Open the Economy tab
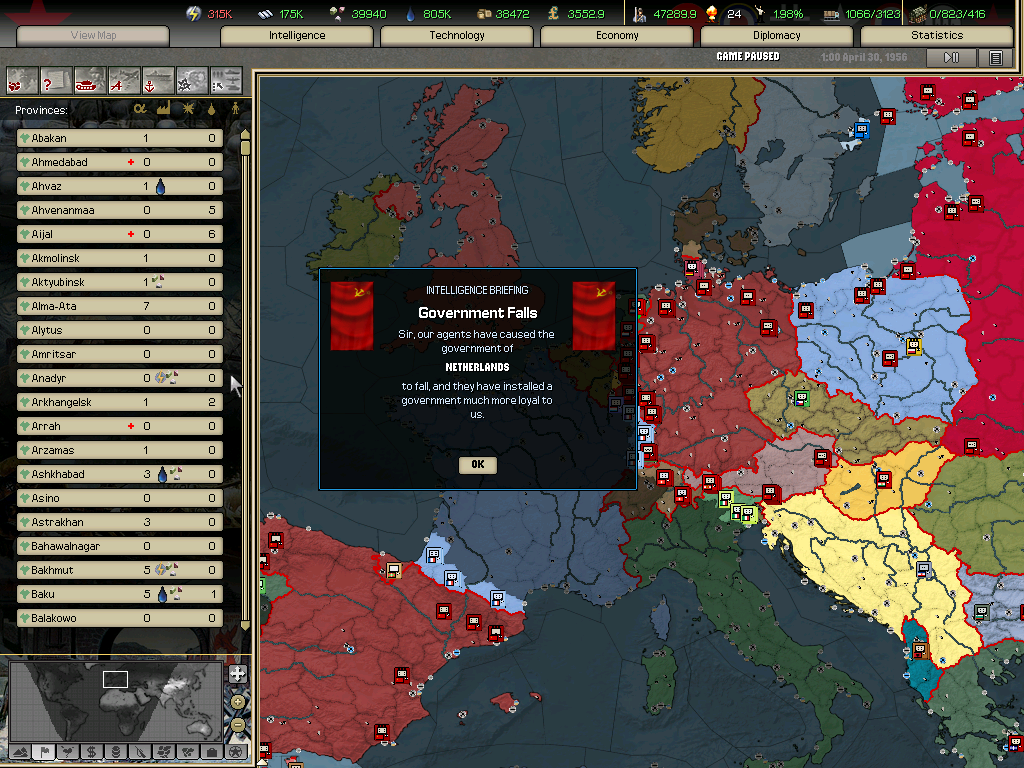 pos(617,36)
